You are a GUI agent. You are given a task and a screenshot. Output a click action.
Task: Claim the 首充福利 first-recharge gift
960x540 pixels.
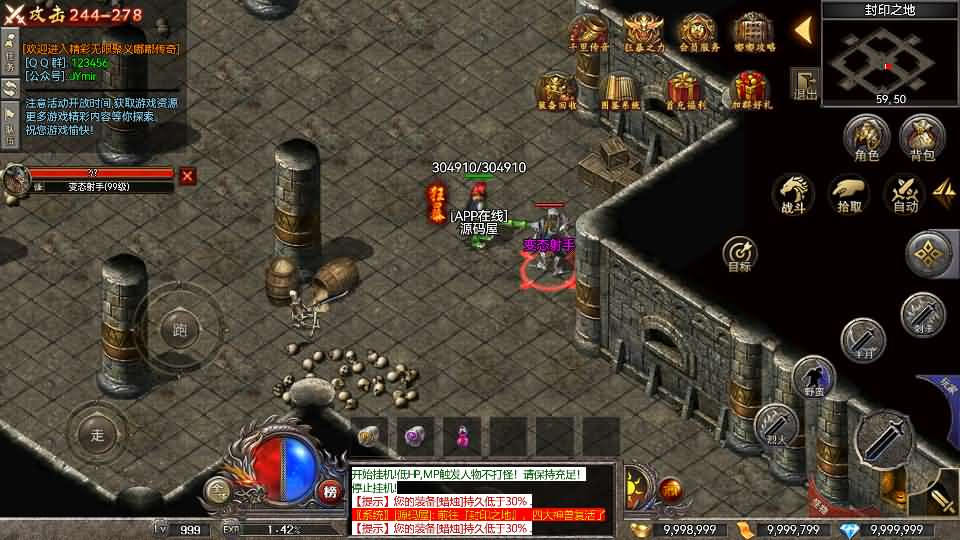coord(686,90)
